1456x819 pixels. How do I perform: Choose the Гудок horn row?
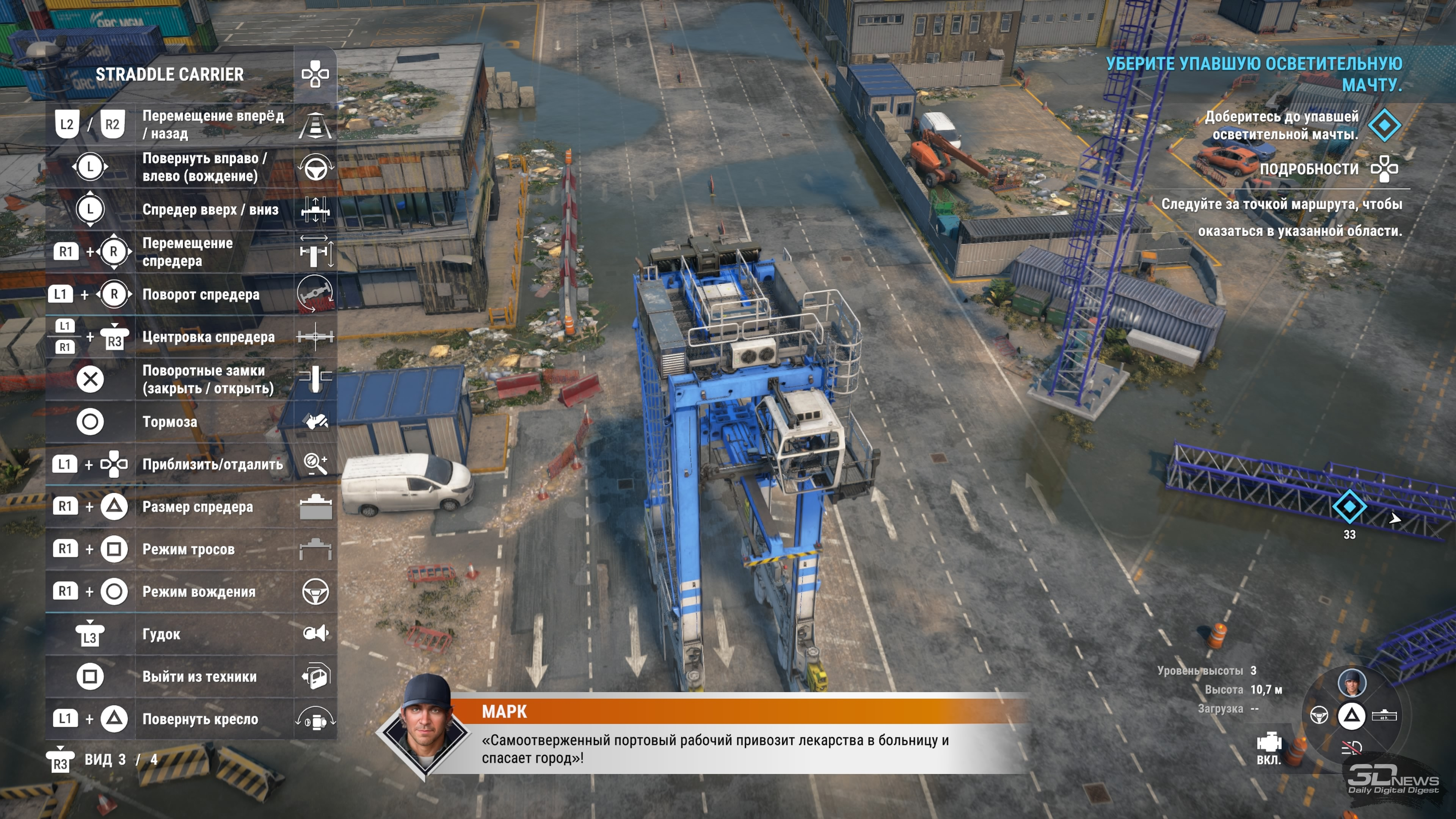pyautogui.click(x=191, y=634)
